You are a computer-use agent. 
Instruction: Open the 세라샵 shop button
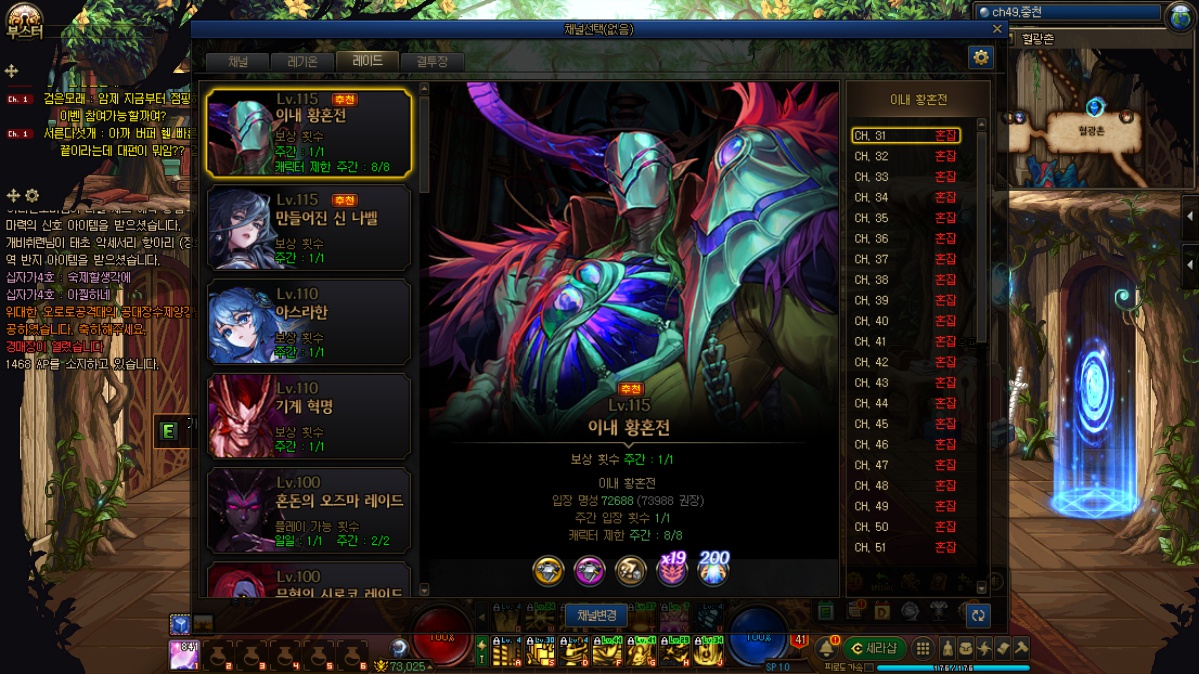point(874,648)
